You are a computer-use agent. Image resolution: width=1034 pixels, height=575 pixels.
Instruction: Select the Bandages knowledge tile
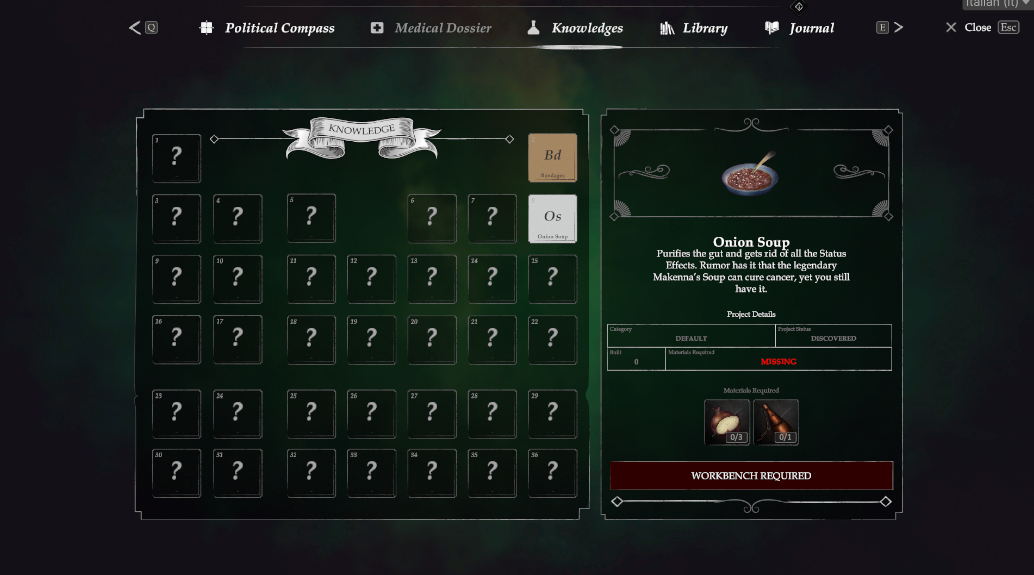tap(552, 158)
